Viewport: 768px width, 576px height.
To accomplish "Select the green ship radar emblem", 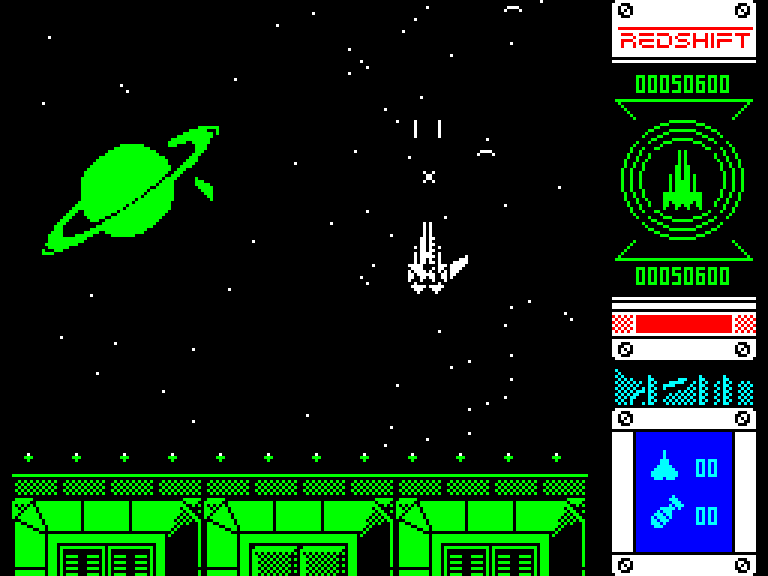I will point(683,180).
